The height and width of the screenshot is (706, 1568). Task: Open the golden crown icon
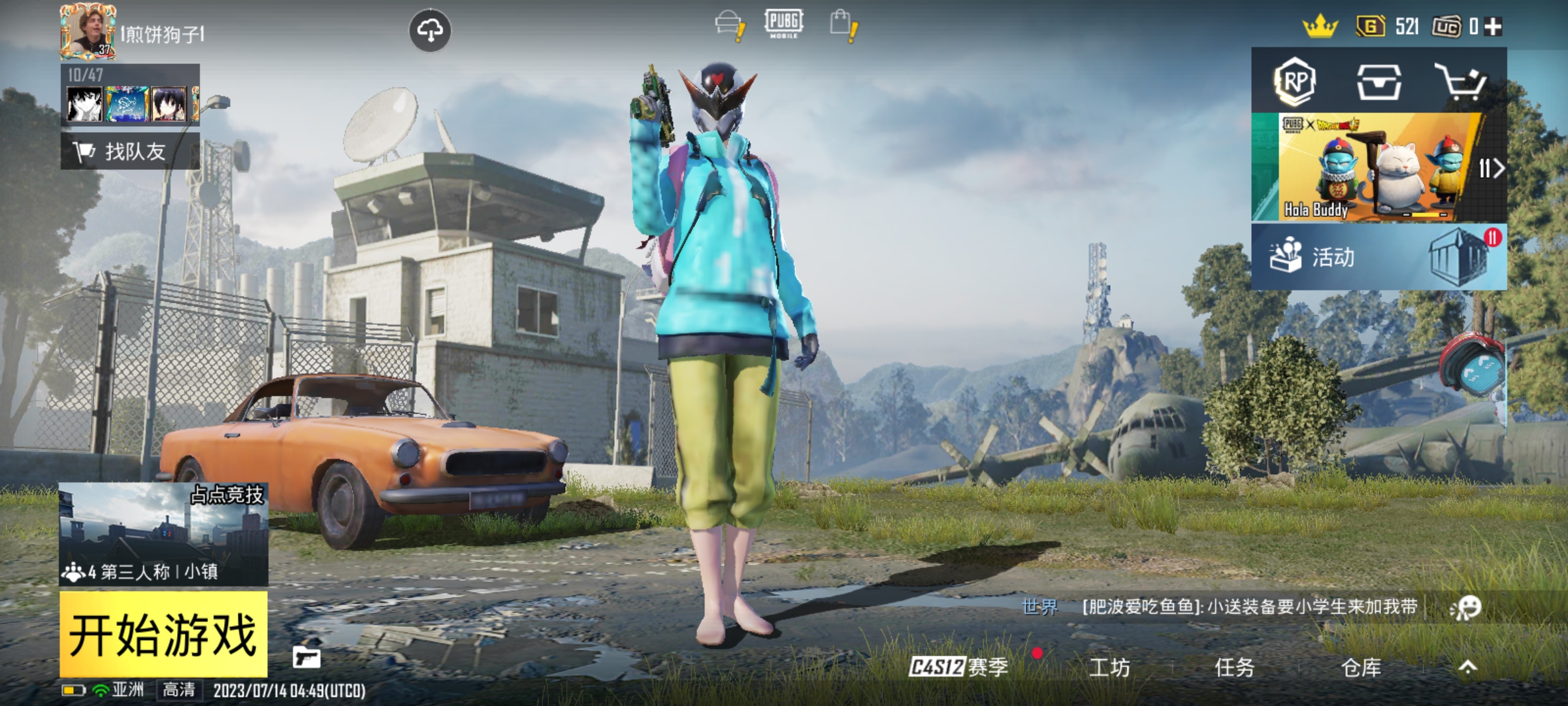tap(1320, 27)
